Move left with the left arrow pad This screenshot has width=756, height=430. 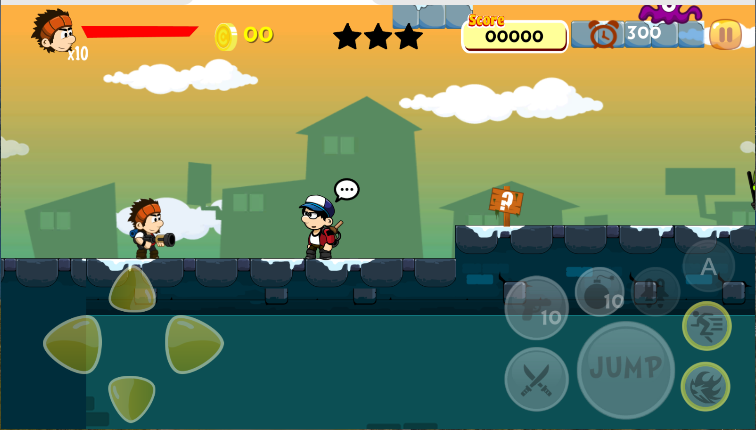(x=74, y=344)
